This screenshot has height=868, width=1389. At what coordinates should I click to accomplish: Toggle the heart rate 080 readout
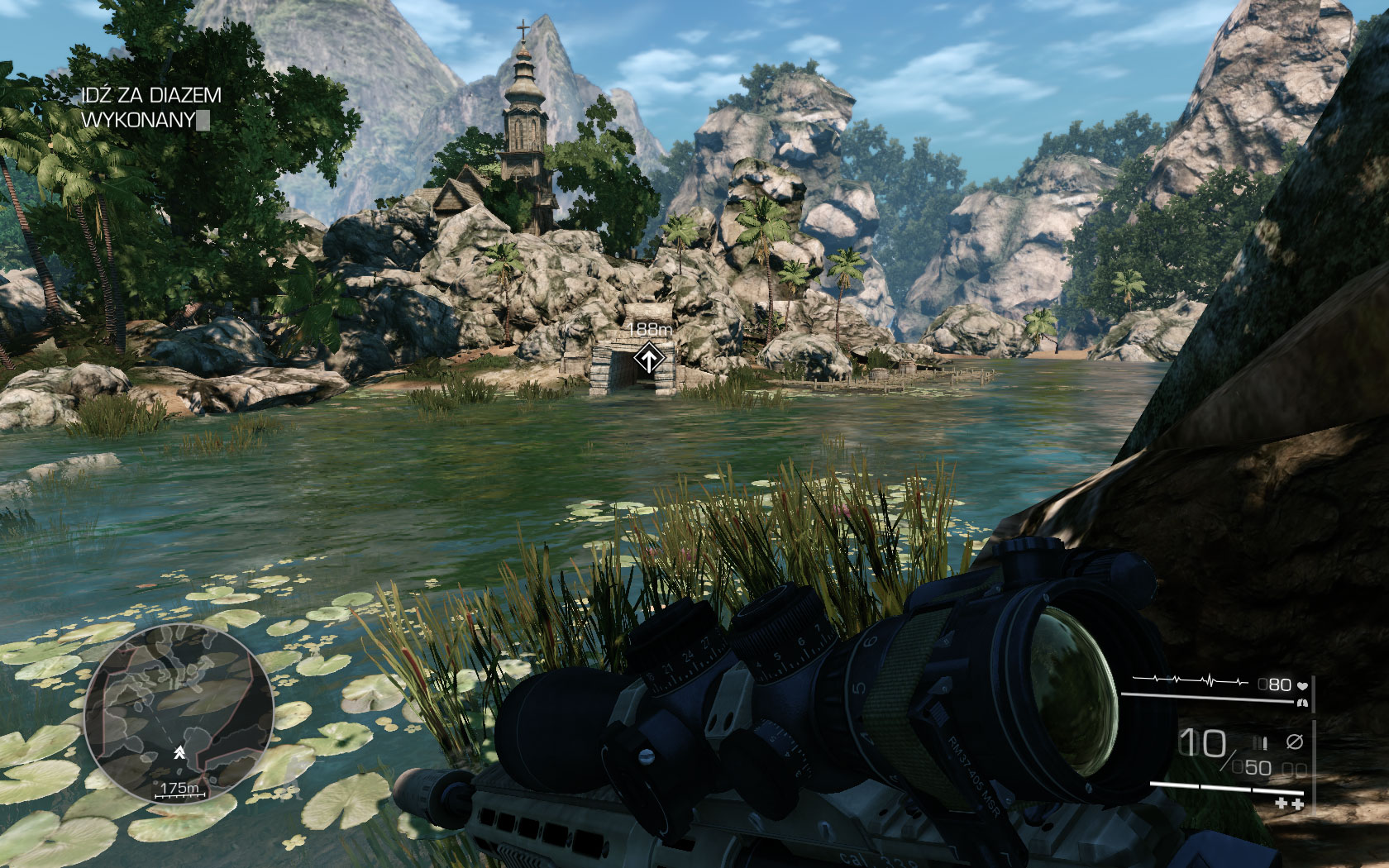[x=1274, y=684]
